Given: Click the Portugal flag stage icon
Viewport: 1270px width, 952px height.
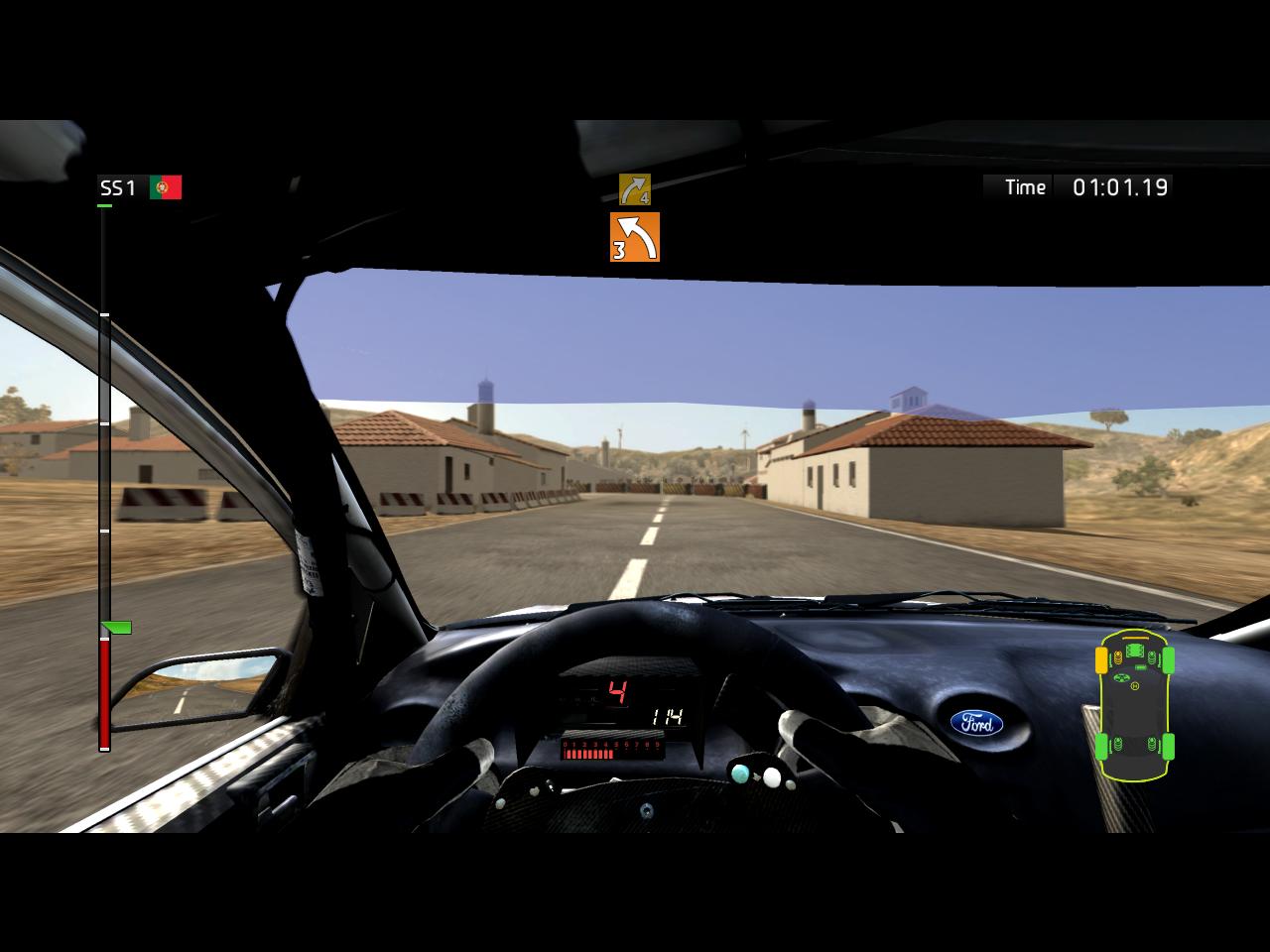Looking at the screenshot, I should click(x=166, y=187).
